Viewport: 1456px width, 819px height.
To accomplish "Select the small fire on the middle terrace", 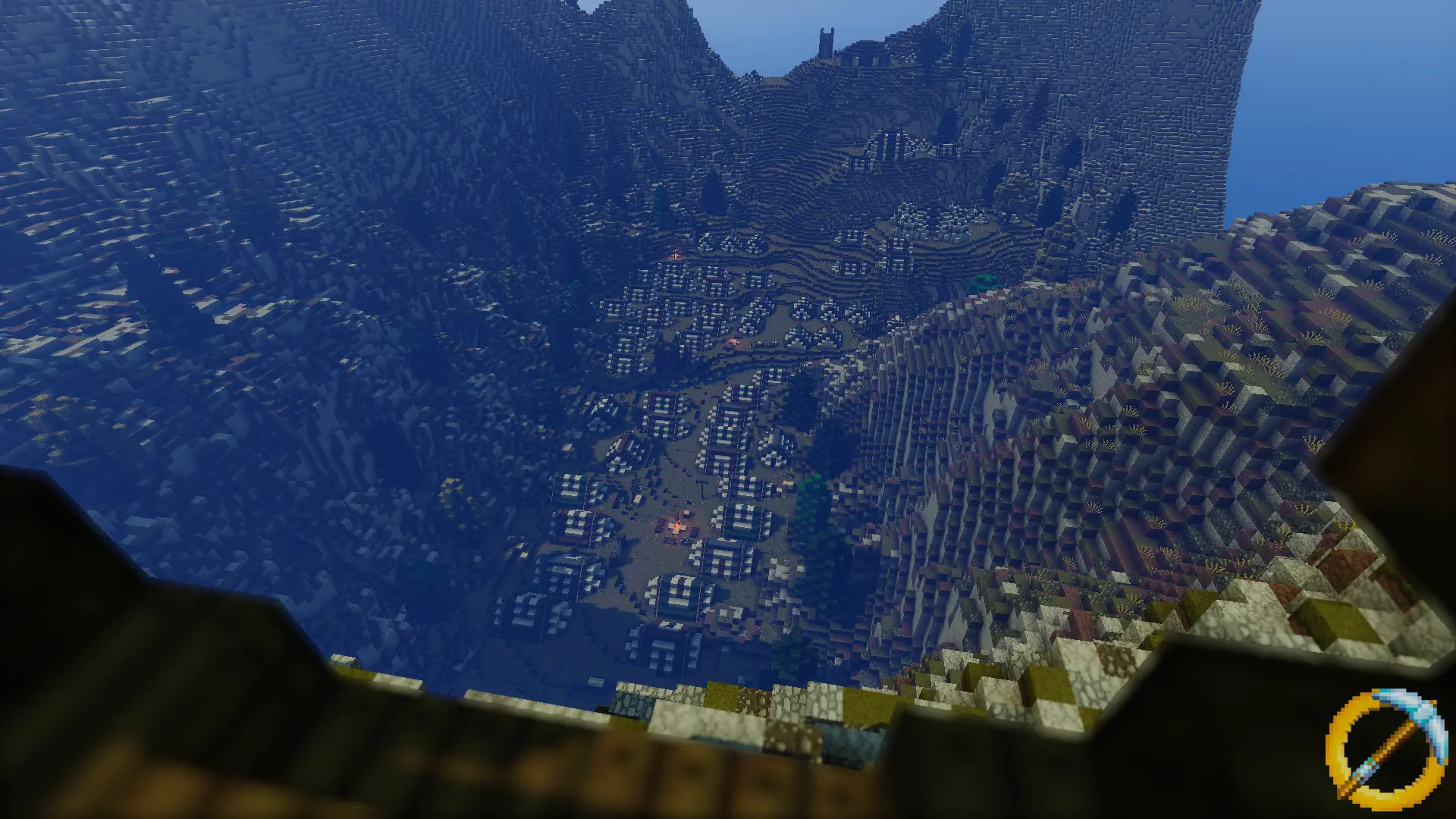I will (734, 341).
